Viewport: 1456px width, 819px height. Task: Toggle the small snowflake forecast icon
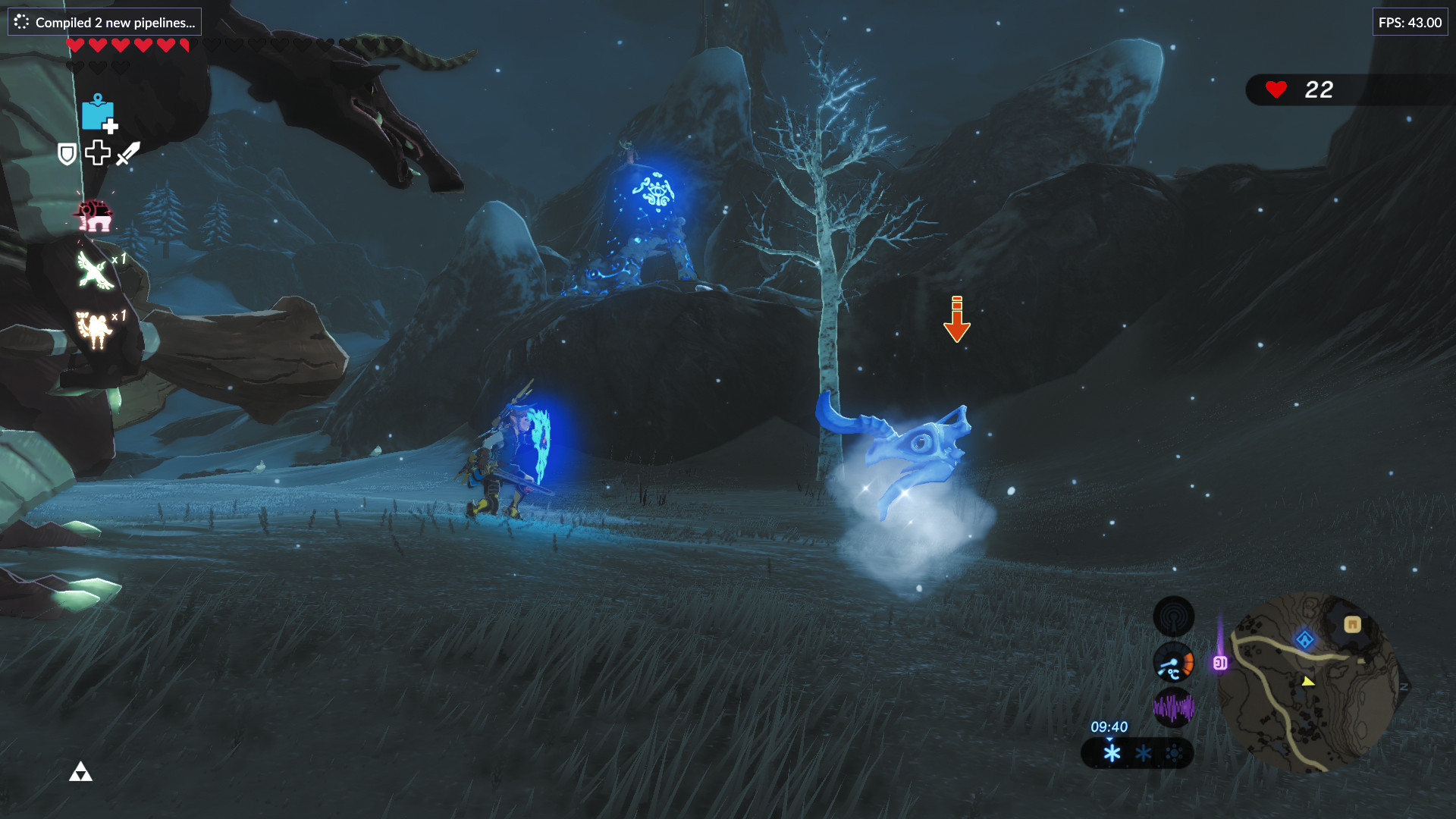pos(1142,754)
